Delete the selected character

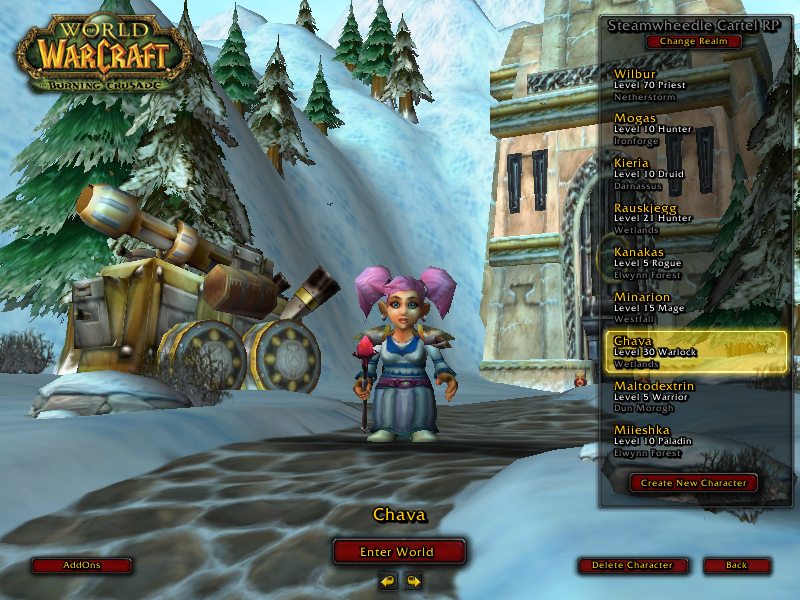click(x=632, y=565)
